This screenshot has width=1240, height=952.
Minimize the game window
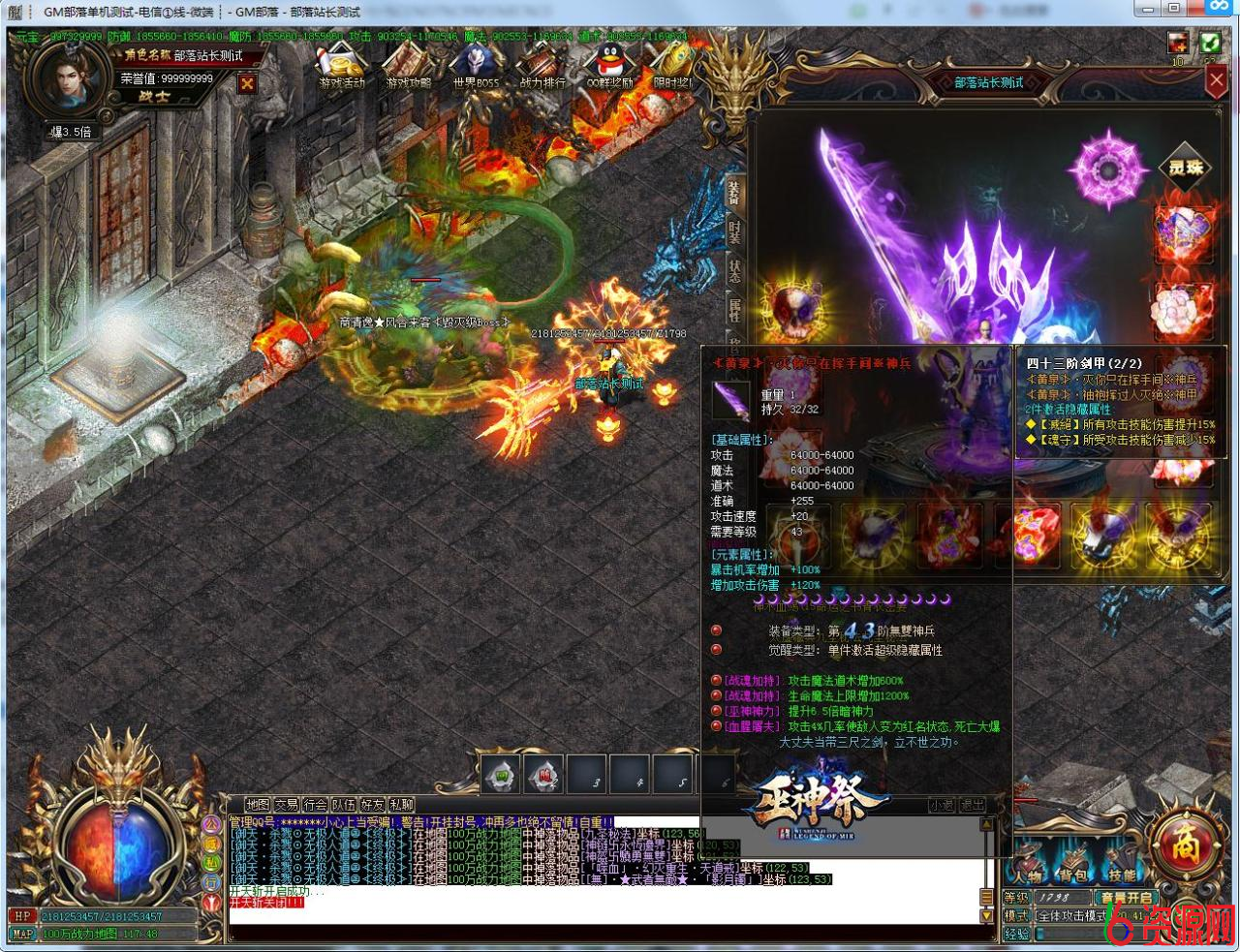tap(1147, 9)
